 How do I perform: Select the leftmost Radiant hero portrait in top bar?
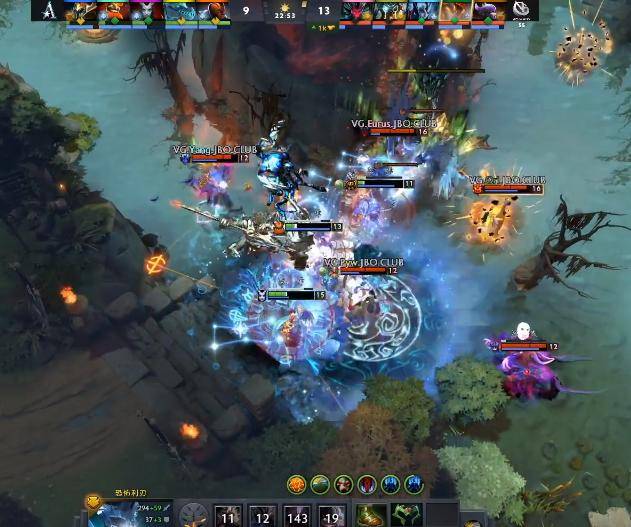point(81,11)
